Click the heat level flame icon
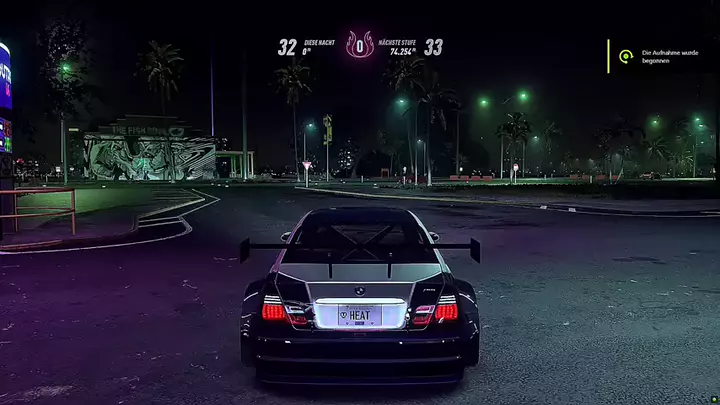This screenshot has height=405, width=720. point(360,45)
